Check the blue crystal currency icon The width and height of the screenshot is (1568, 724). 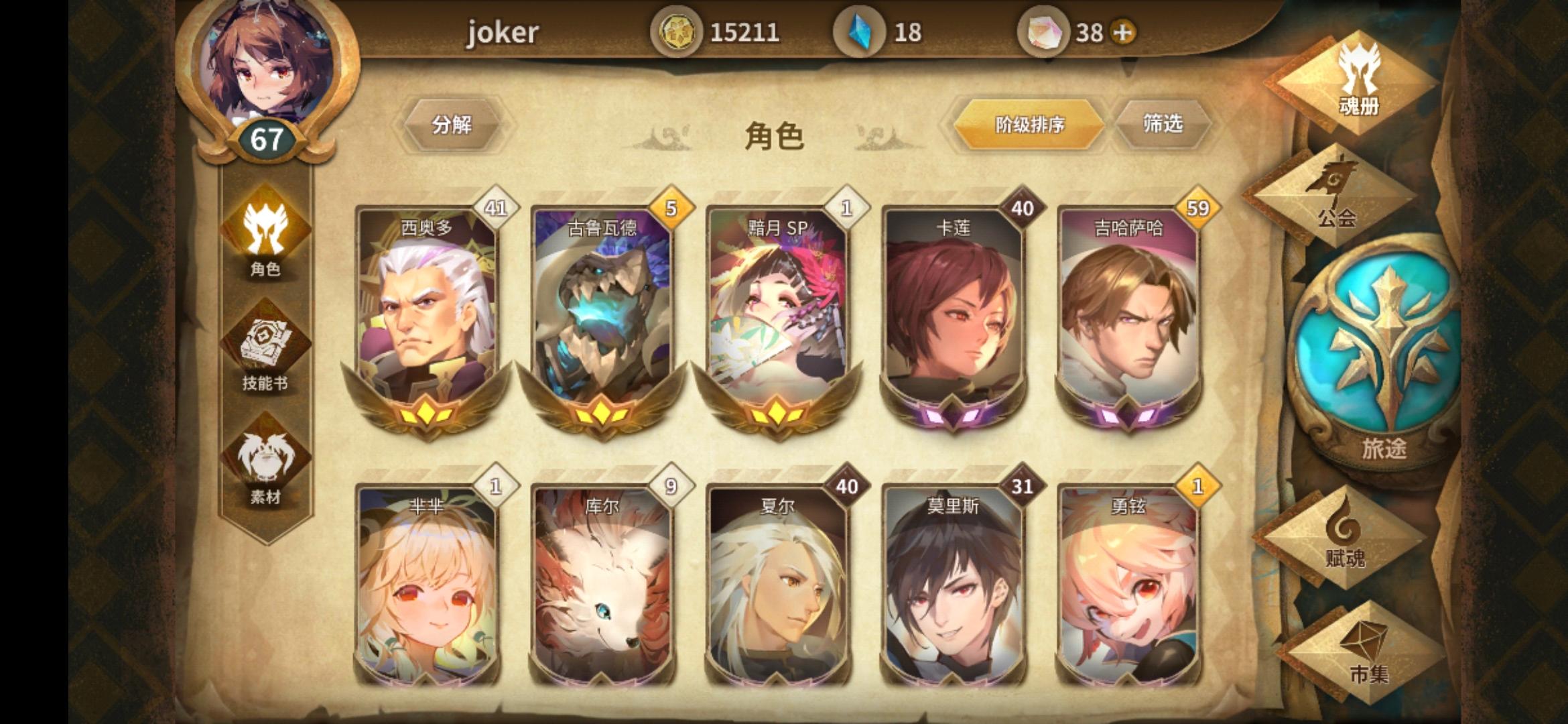(861, 30)
